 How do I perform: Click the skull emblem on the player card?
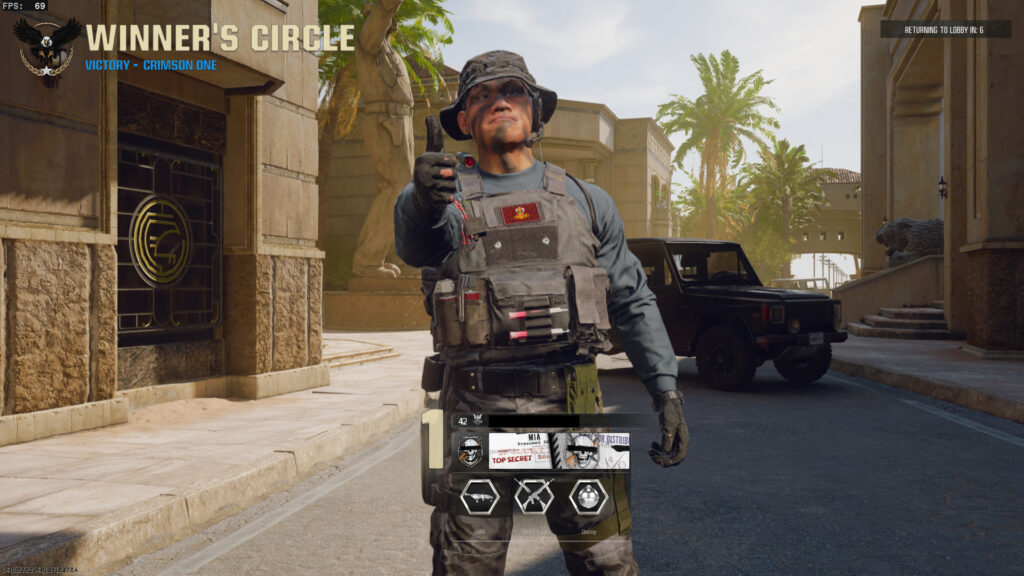click(470, 451)
